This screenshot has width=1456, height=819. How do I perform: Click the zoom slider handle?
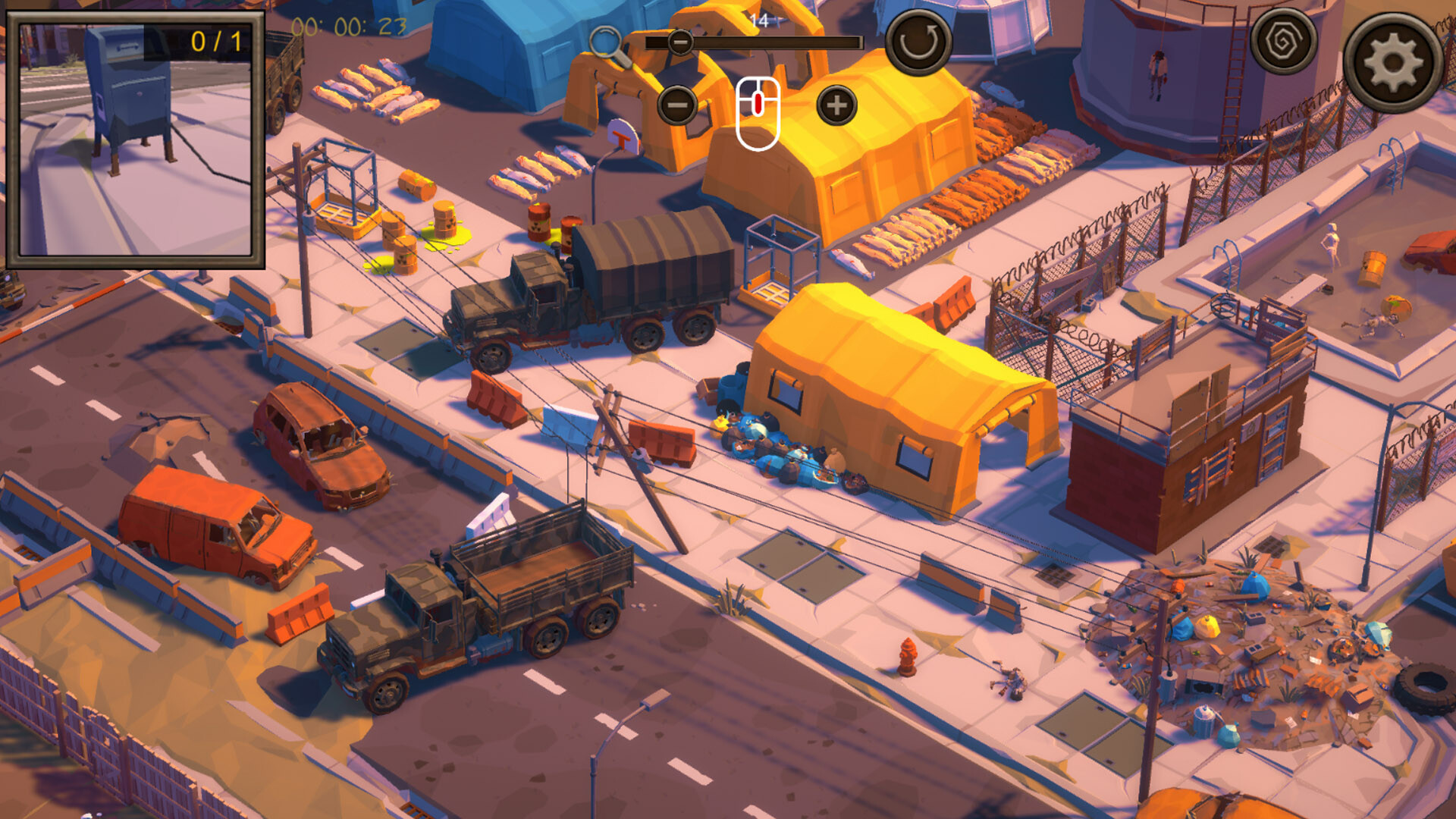point(681,42)
